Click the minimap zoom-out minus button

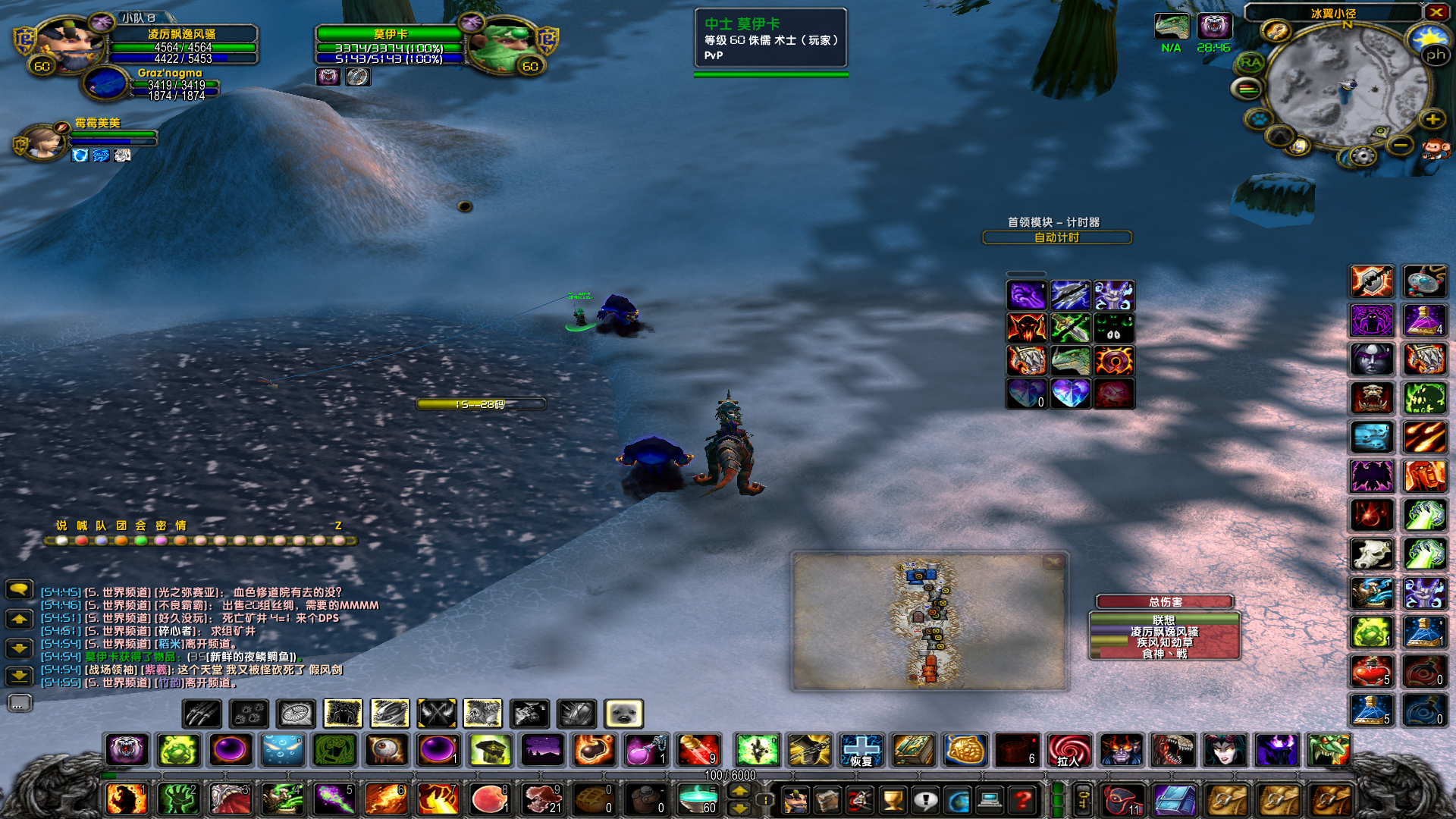coord(1401,144)
